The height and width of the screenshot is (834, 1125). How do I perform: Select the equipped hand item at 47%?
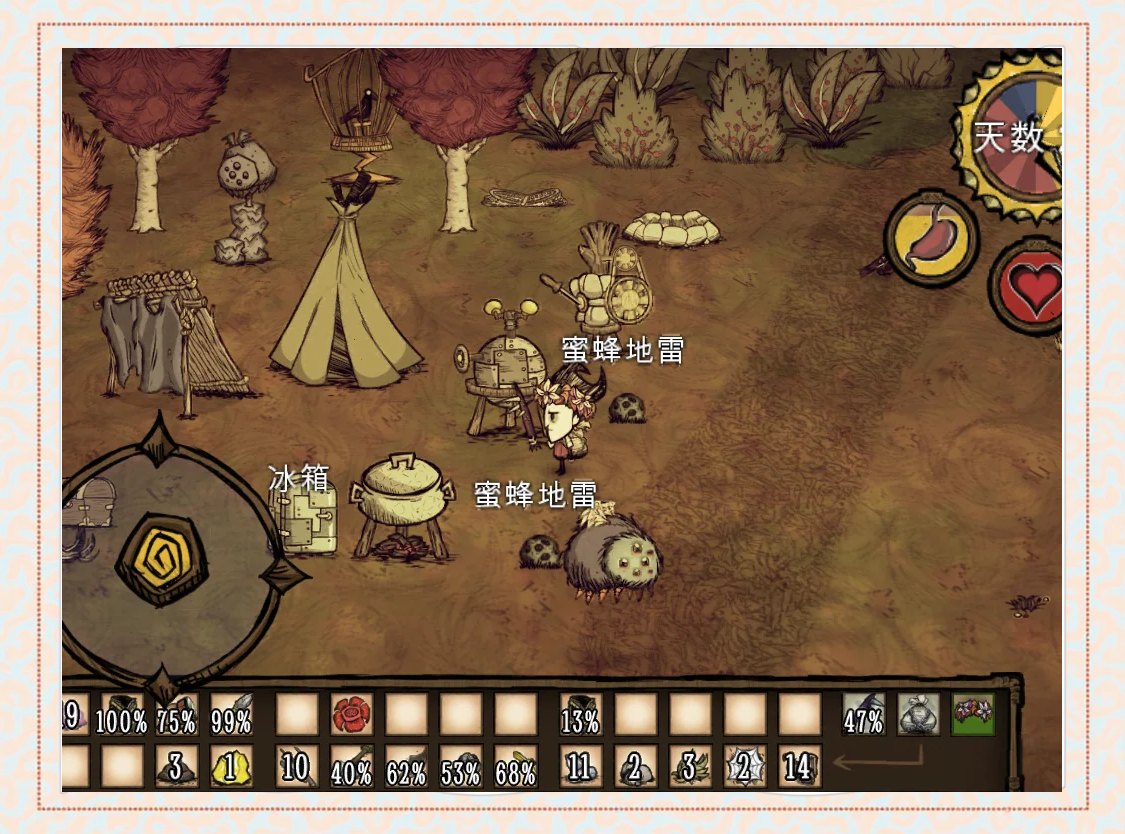[863, 714]
